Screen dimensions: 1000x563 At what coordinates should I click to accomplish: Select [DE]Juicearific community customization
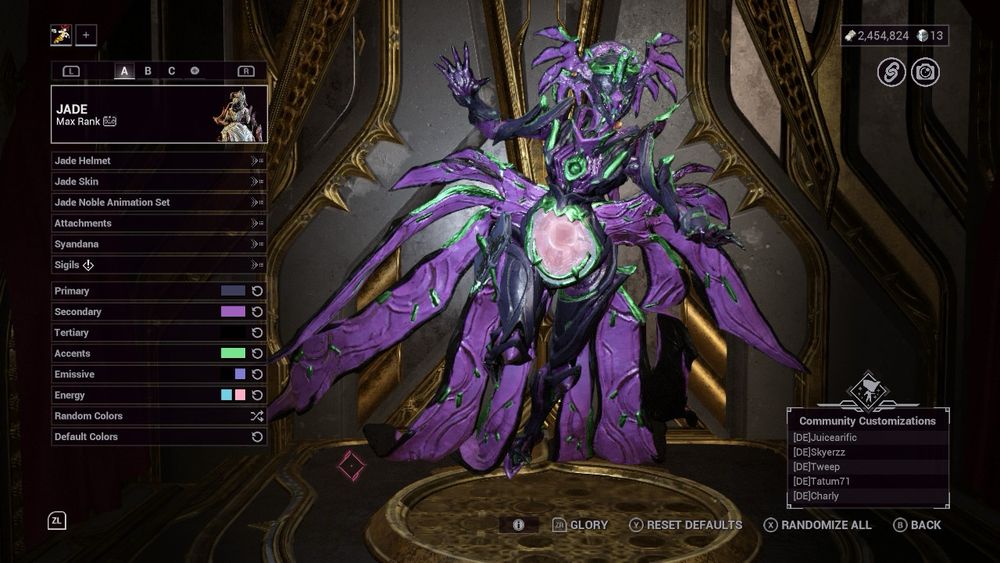[866, 437]
